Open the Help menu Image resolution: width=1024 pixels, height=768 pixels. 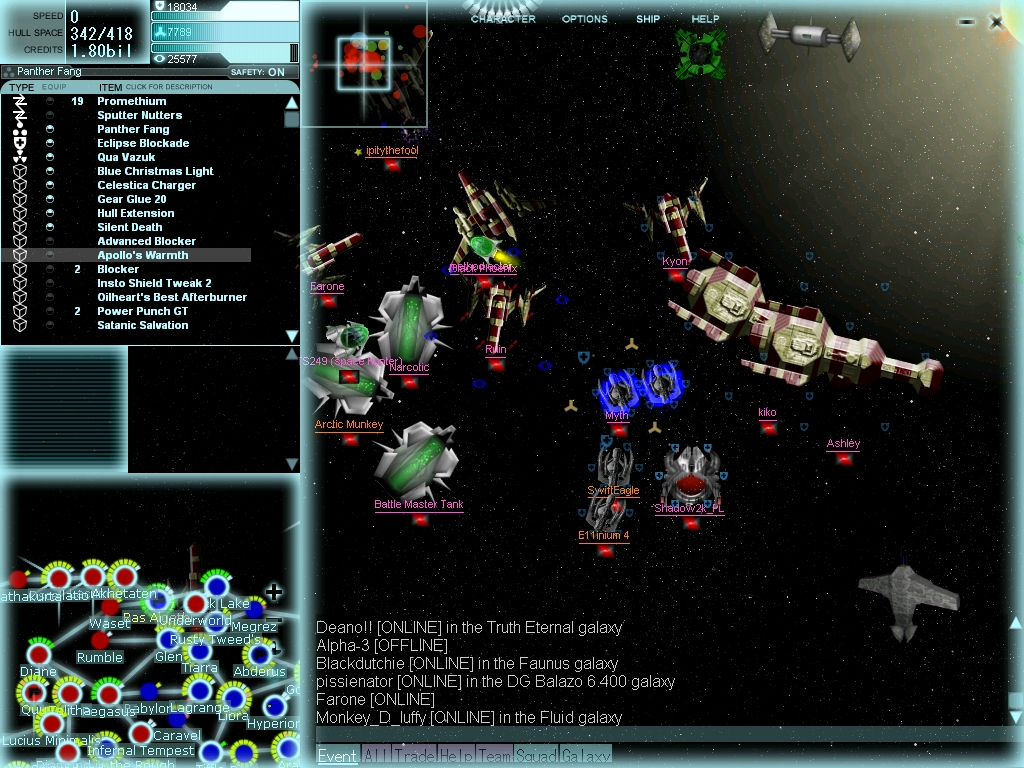point(705,19)
